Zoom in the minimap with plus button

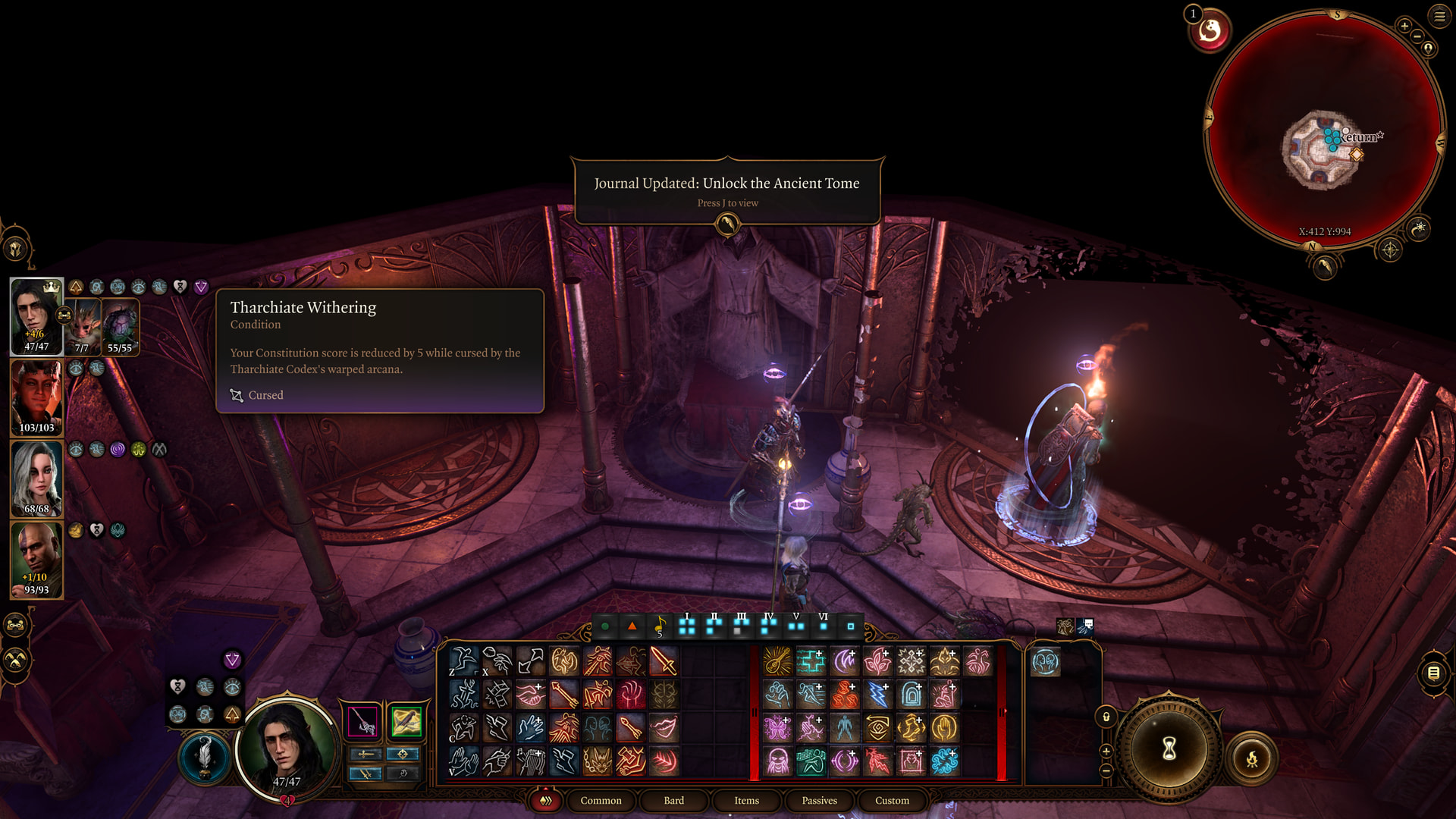(x=1404, y=26)
